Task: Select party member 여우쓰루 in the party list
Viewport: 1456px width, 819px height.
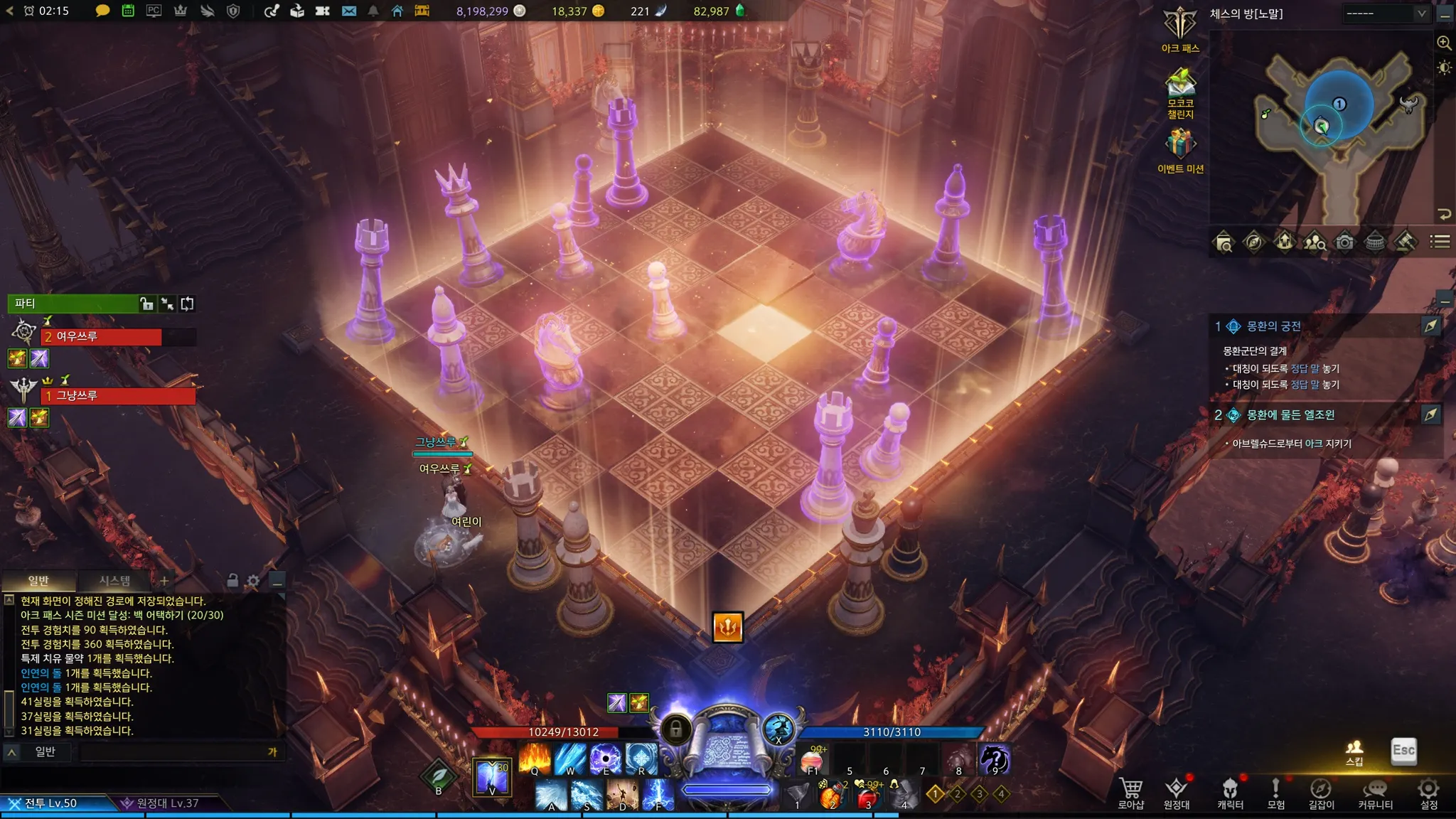Action: pos(101,336)
